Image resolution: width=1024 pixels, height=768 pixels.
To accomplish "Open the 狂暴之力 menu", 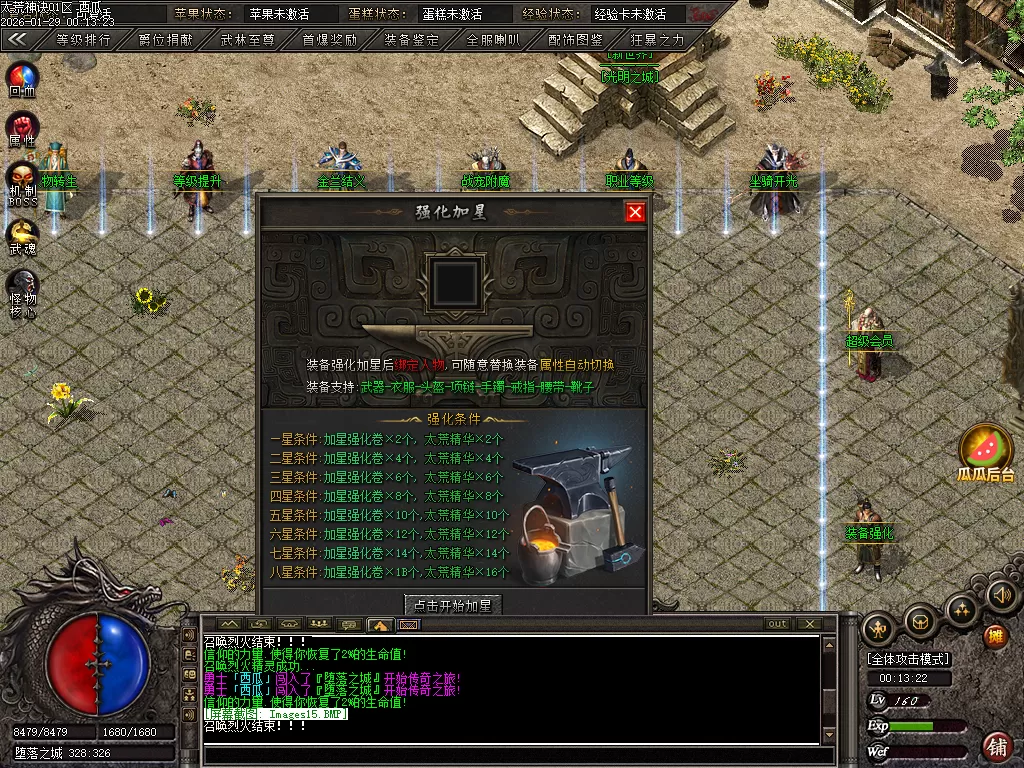I will (658, 40).
